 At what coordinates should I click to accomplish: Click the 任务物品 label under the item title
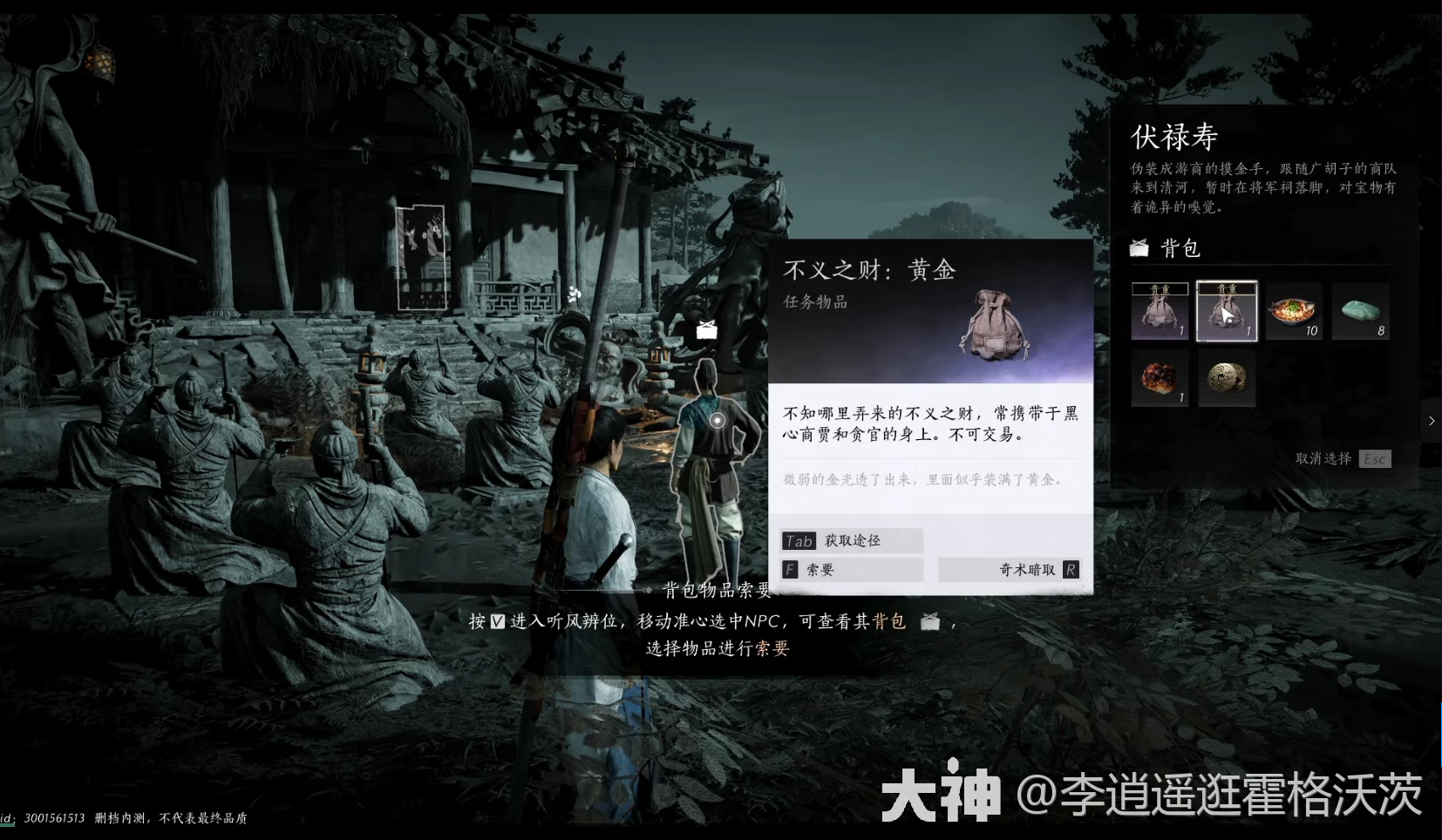click(814, 302)
